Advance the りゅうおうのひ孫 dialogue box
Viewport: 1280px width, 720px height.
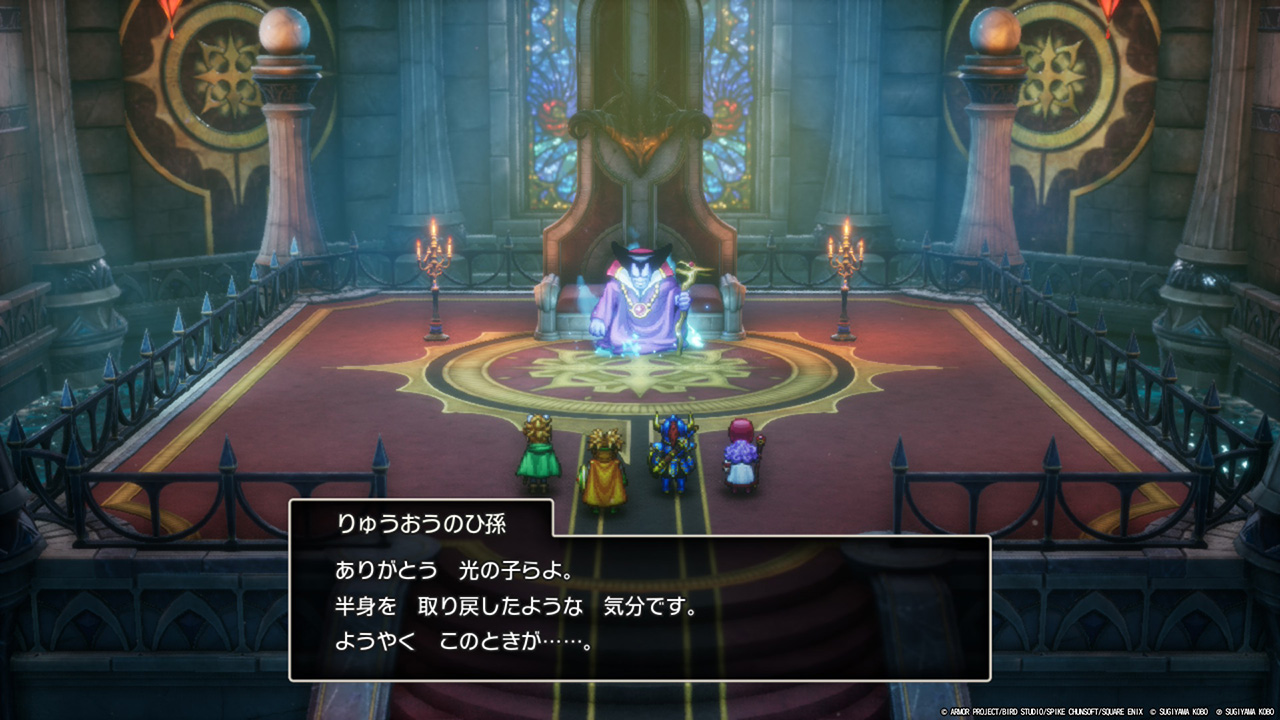(x=640, y=607)
